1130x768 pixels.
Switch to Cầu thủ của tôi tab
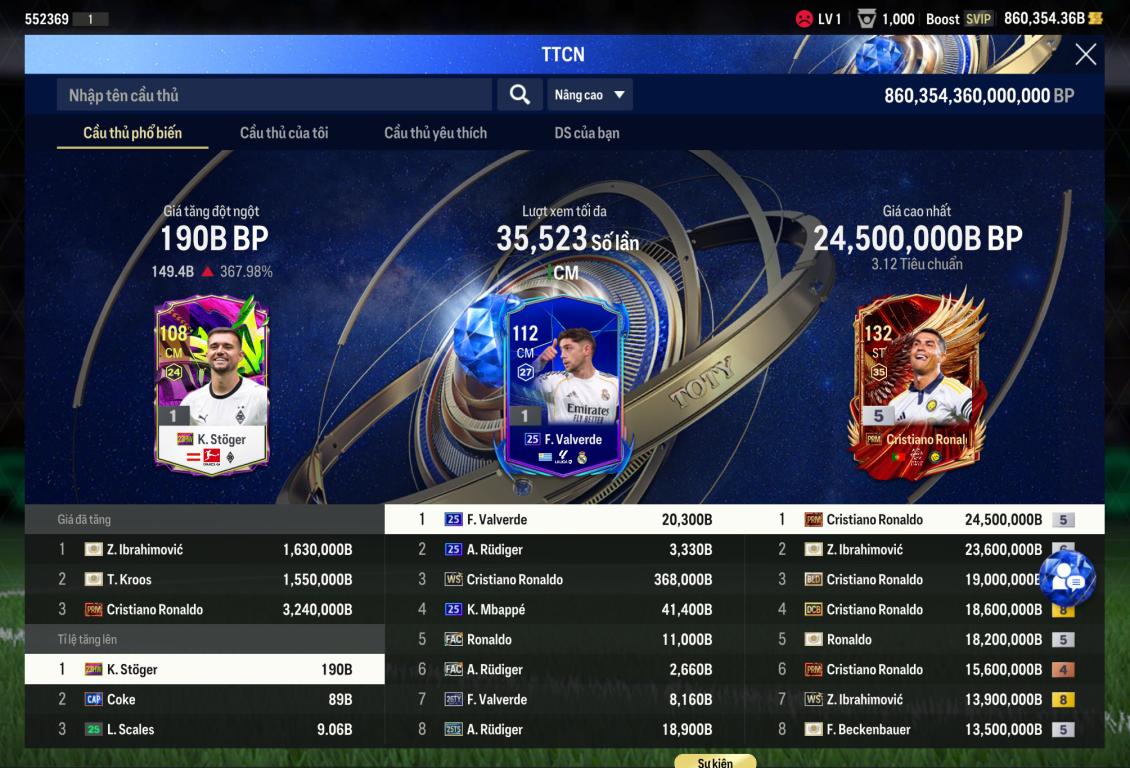[x=284, y=133]
